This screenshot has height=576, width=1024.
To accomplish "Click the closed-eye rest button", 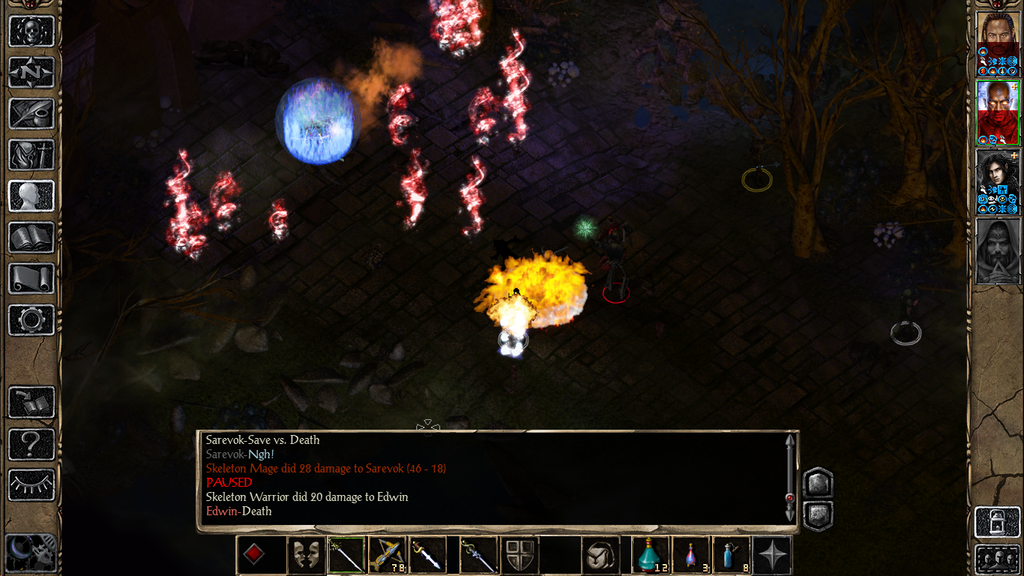I will click(x=31, y=485).
